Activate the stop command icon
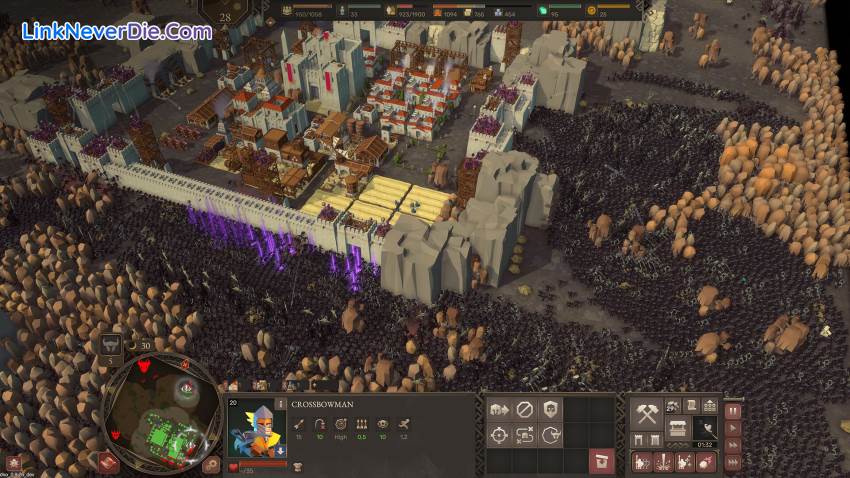850x478 pixels. click(525, 409)
